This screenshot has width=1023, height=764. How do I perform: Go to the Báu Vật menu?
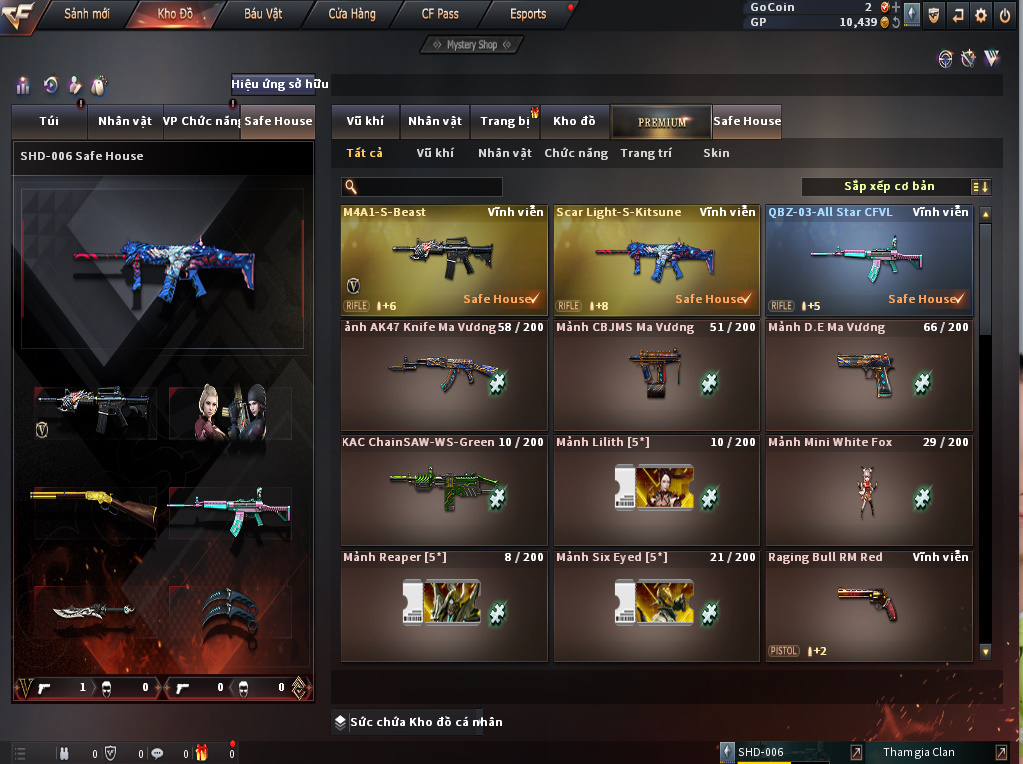coord(263,14)
